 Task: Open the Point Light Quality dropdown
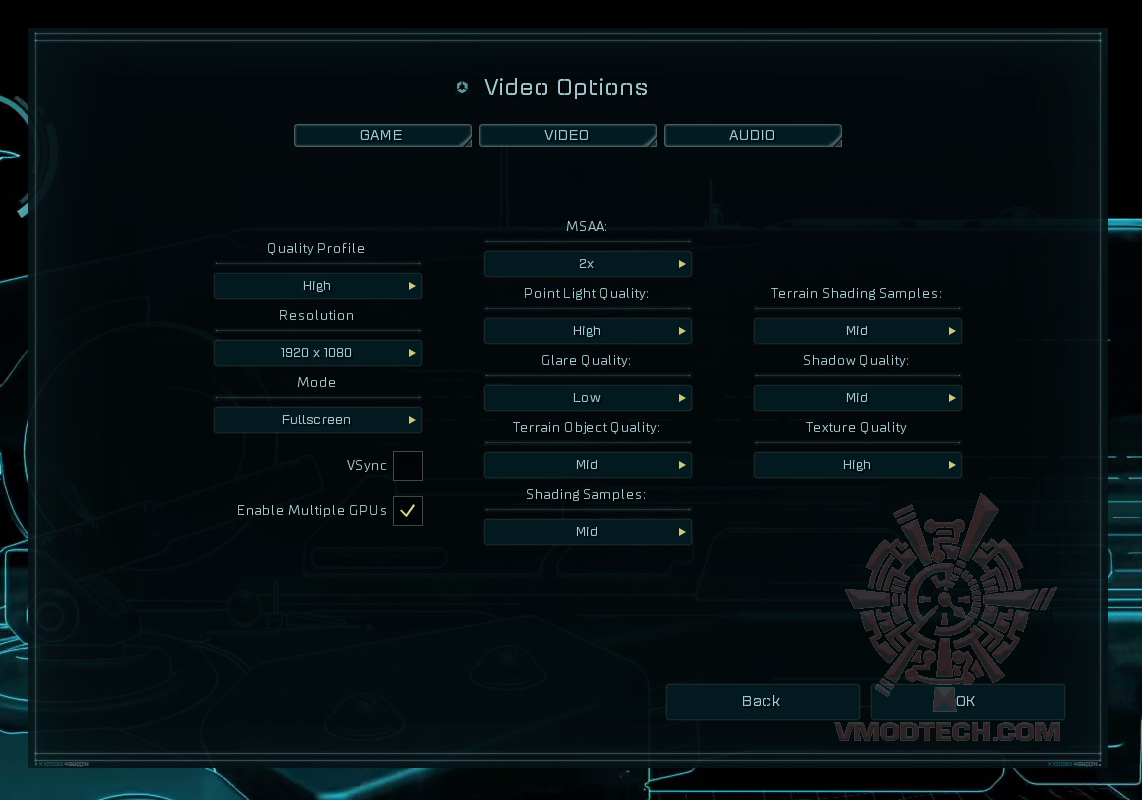pos(588,331)
